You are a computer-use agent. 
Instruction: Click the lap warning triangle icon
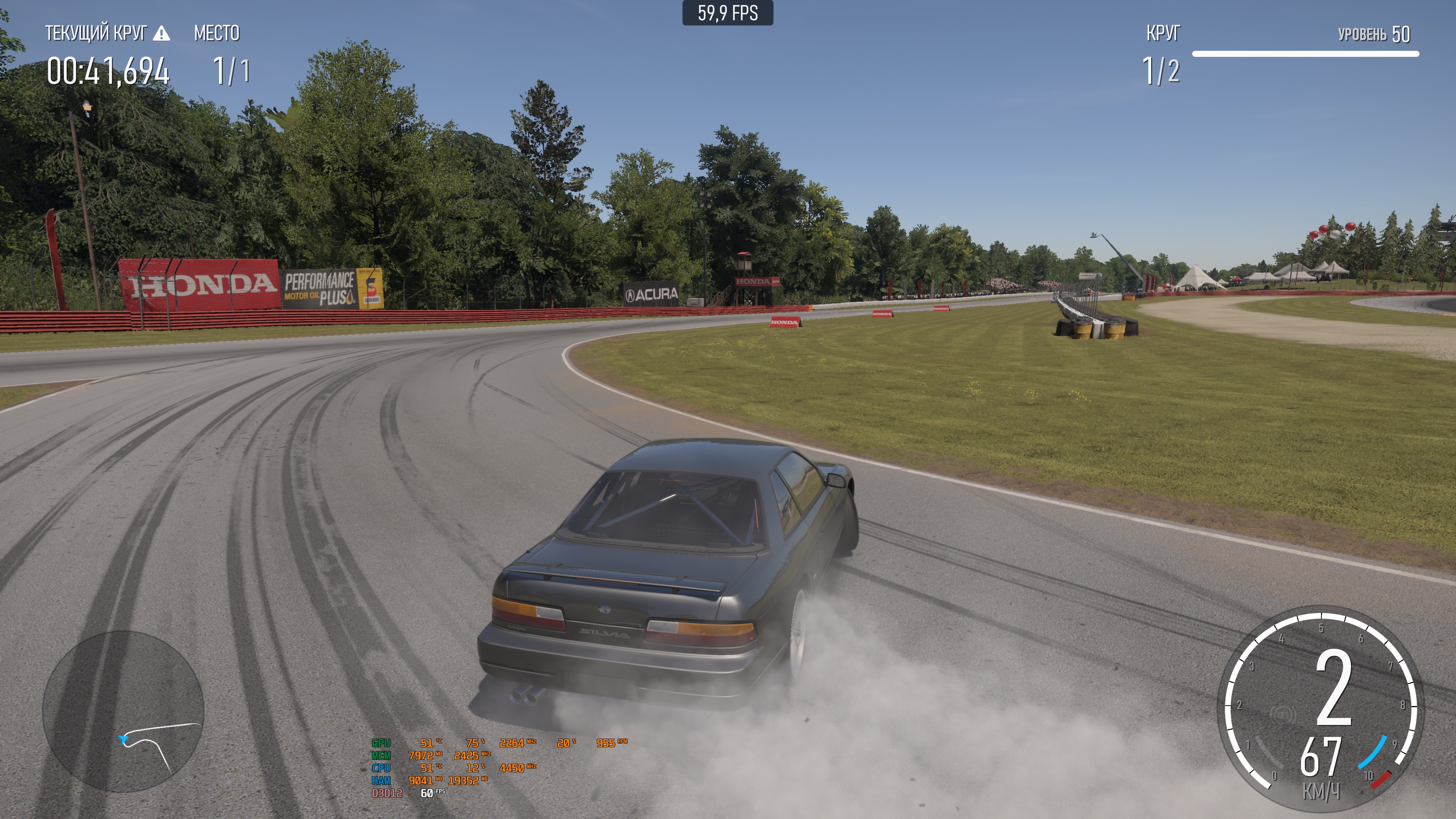coord(161,33)
